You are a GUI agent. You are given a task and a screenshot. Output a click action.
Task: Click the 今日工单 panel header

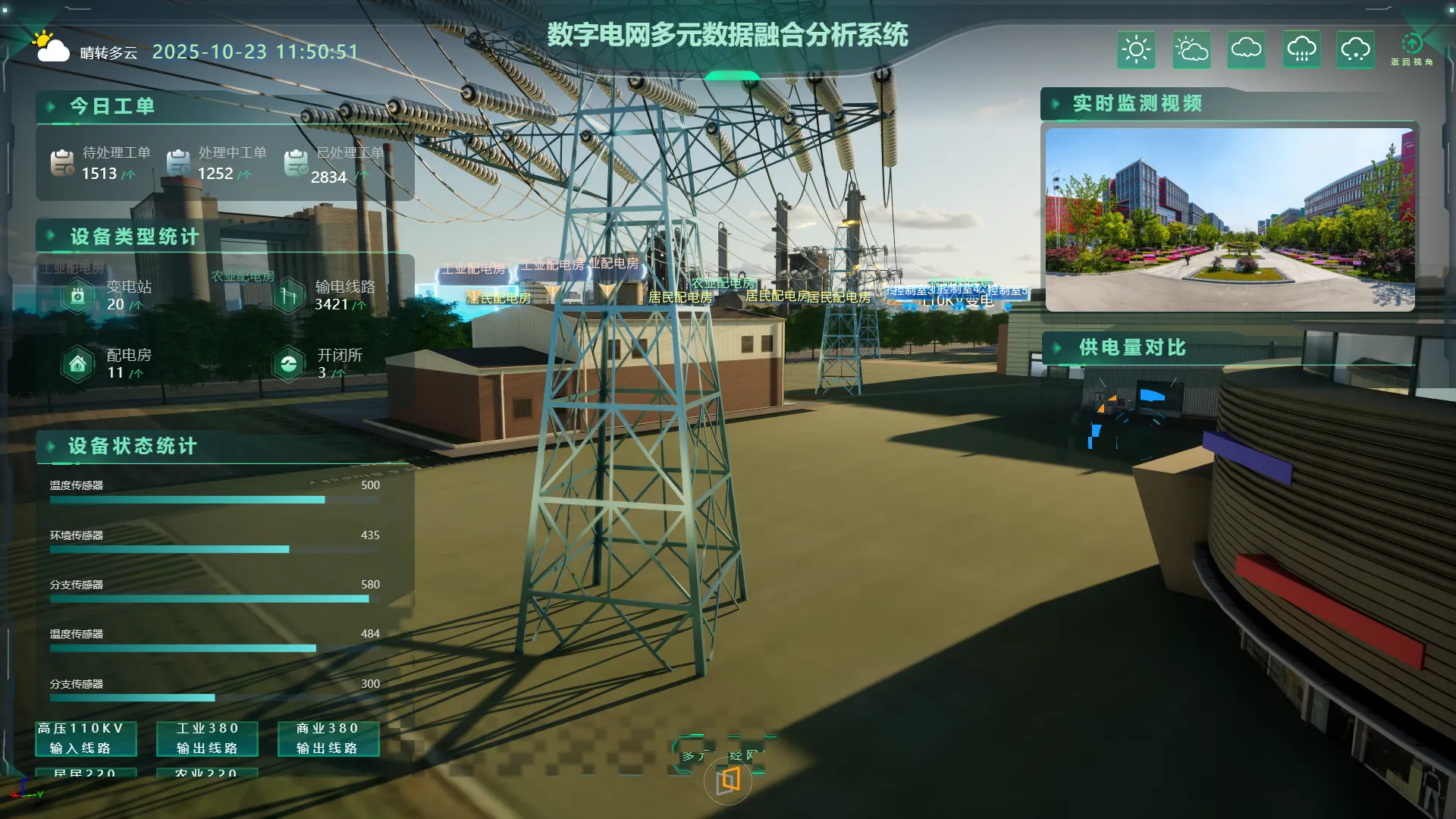tap(112, 106)
